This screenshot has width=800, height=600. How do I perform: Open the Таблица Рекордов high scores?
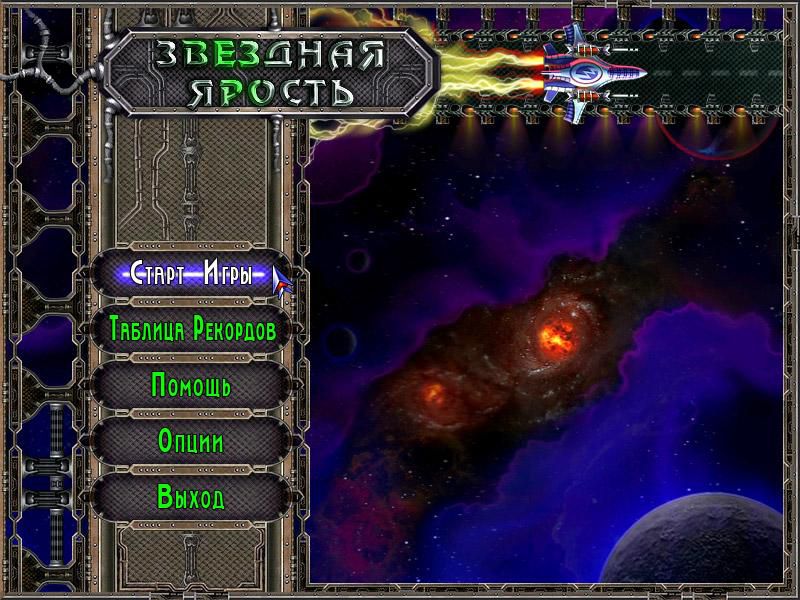coord(192,330)
